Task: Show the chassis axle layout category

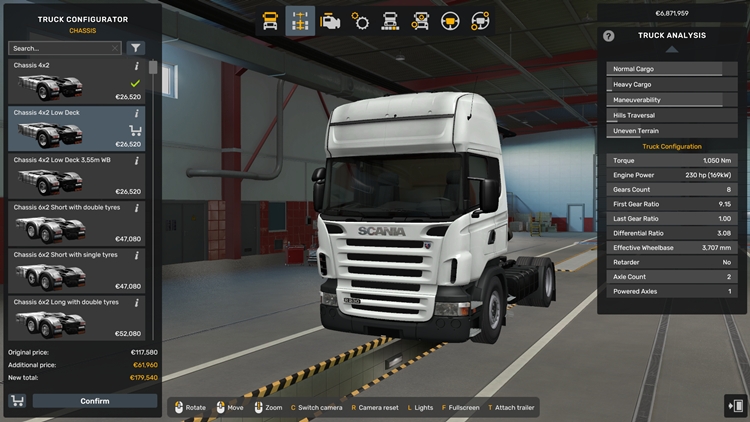Action: (300, 20)
